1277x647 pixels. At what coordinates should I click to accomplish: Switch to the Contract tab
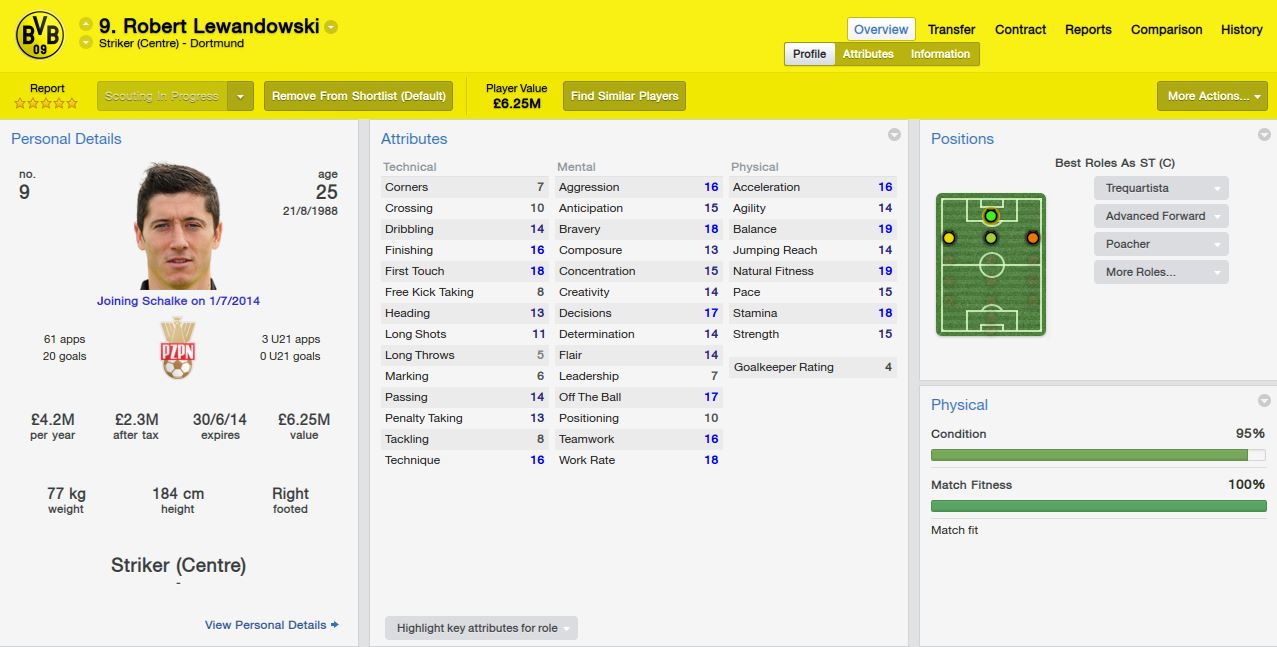1020,29
